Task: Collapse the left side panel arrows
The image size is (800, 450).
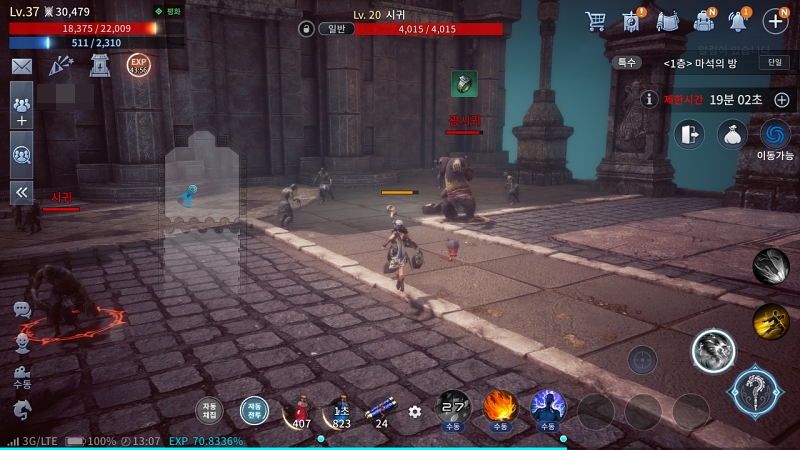Action: point(21,192)
